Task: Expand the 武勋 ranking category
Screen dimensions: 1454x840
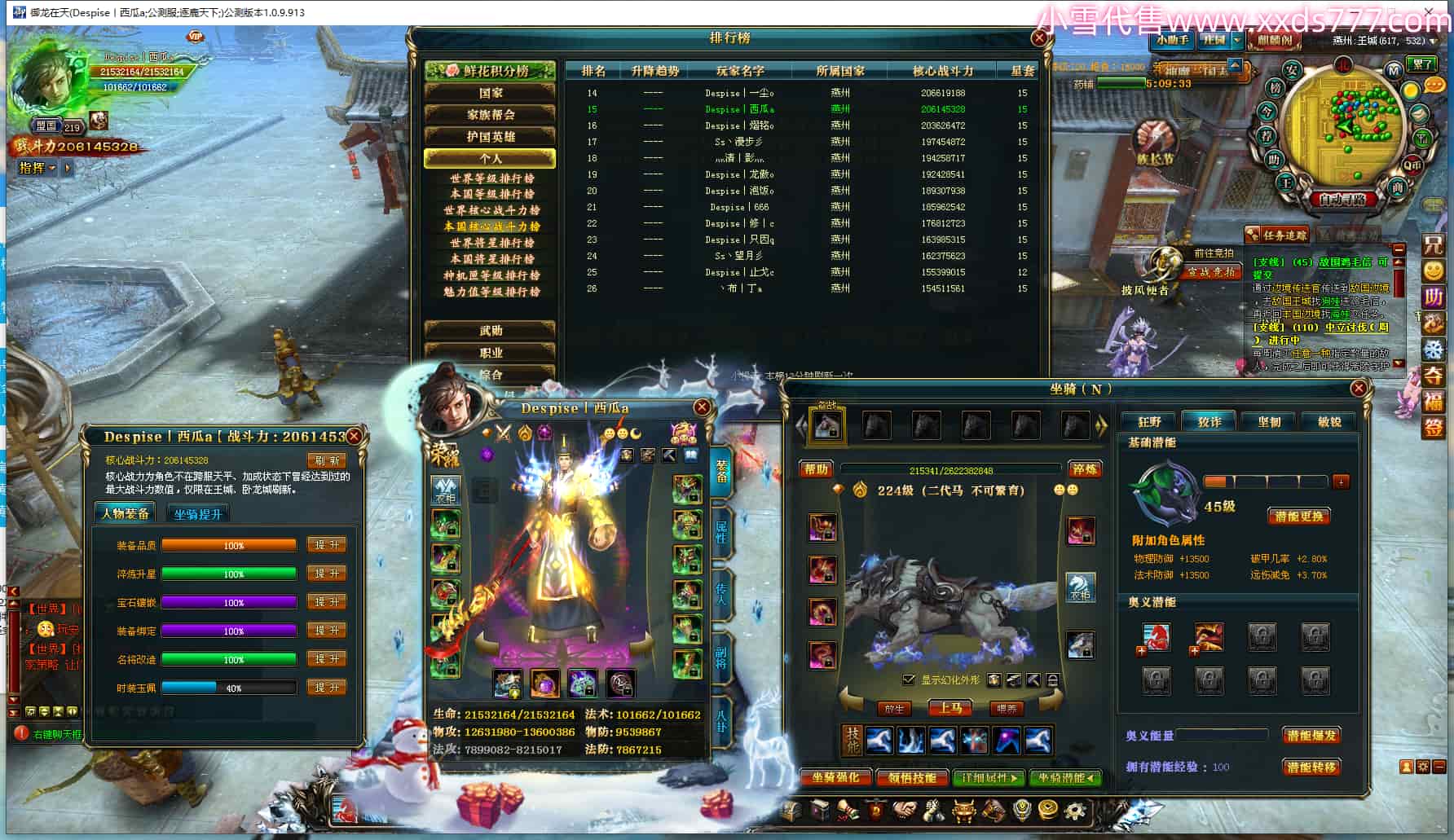Action: click(x=490, y=331)
